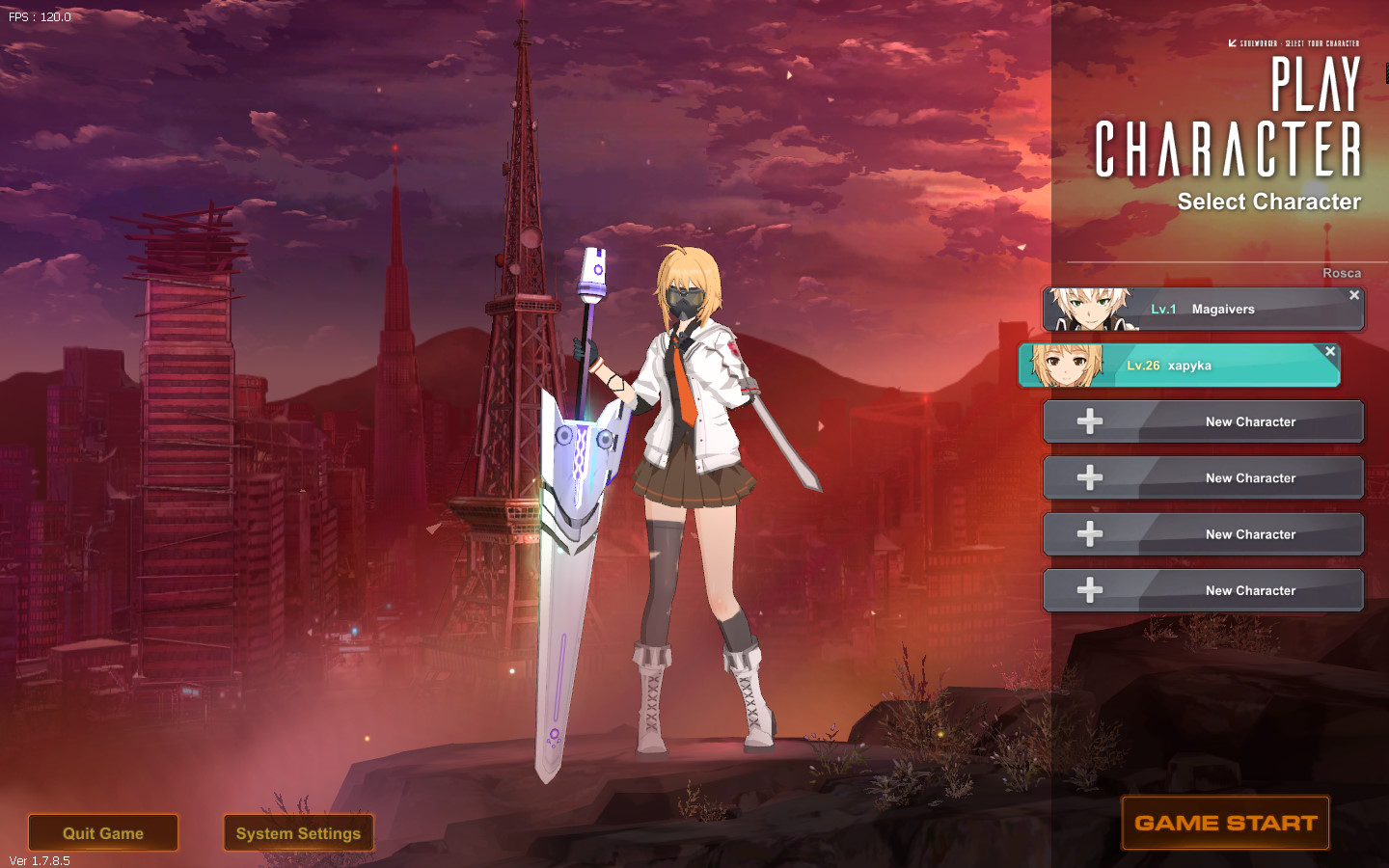
Task: Click the Quit Game button
Action: (x=103, y=833)
